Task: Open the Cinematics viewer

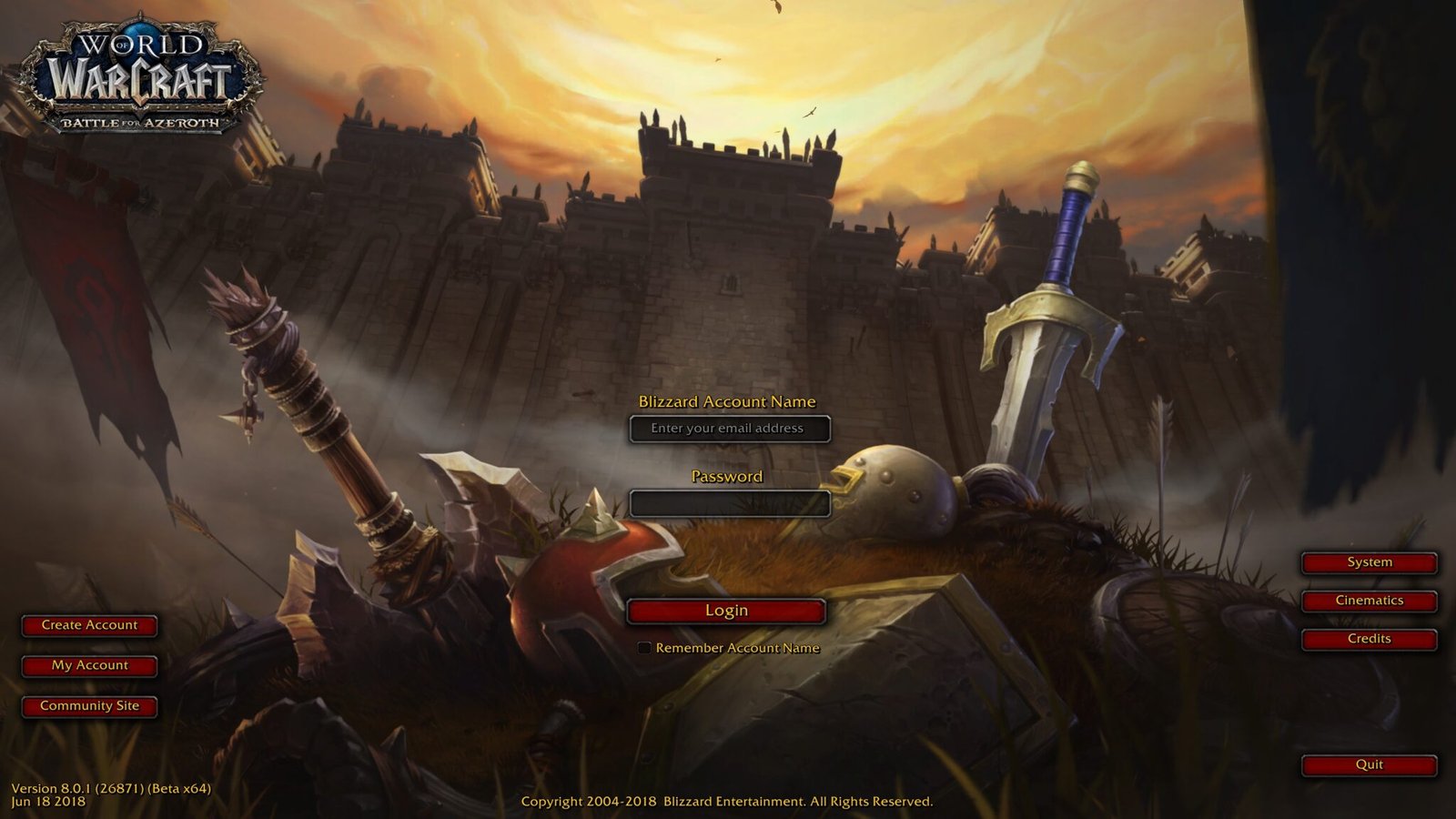Action: (1368, 600)
